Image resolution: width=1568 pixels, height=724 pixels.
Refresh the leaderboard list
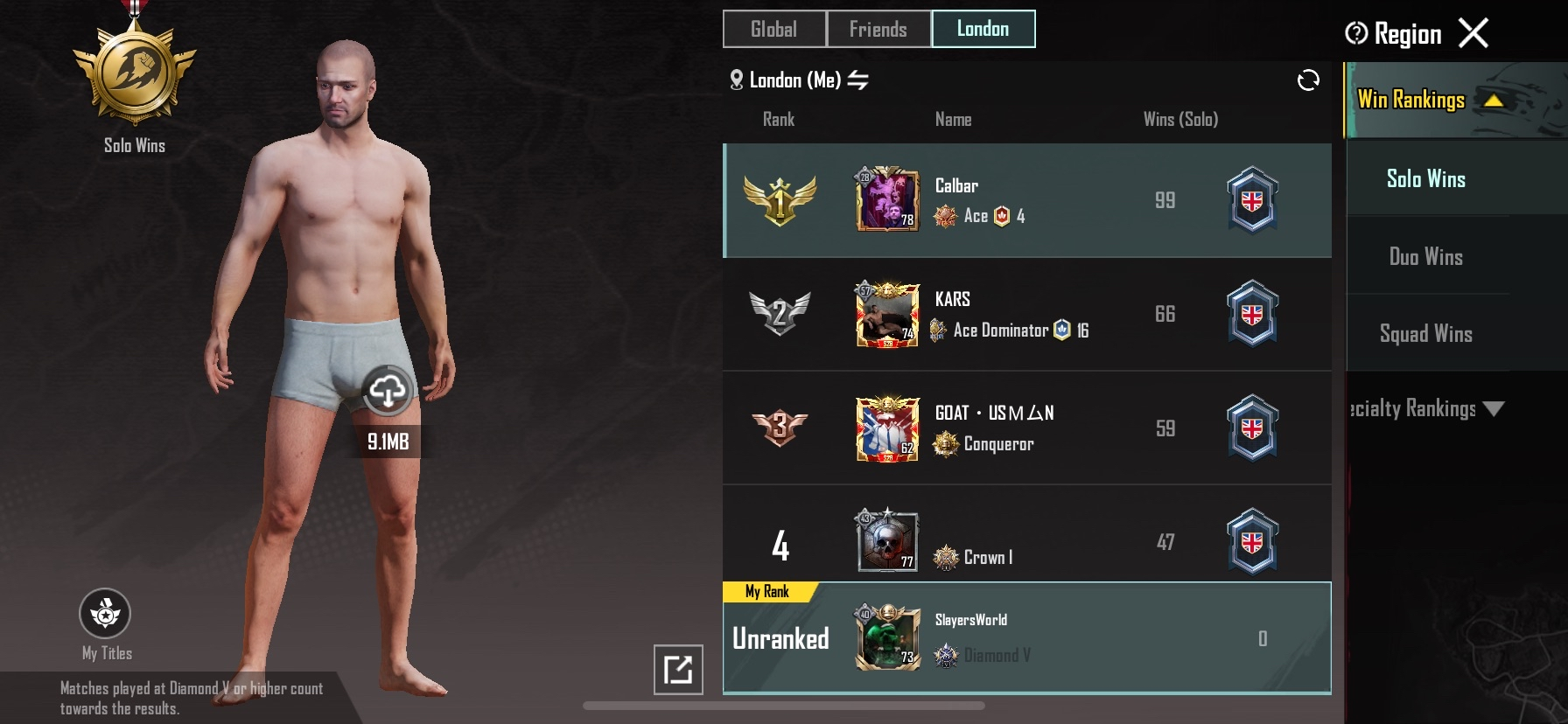[x=1307, y=80]
